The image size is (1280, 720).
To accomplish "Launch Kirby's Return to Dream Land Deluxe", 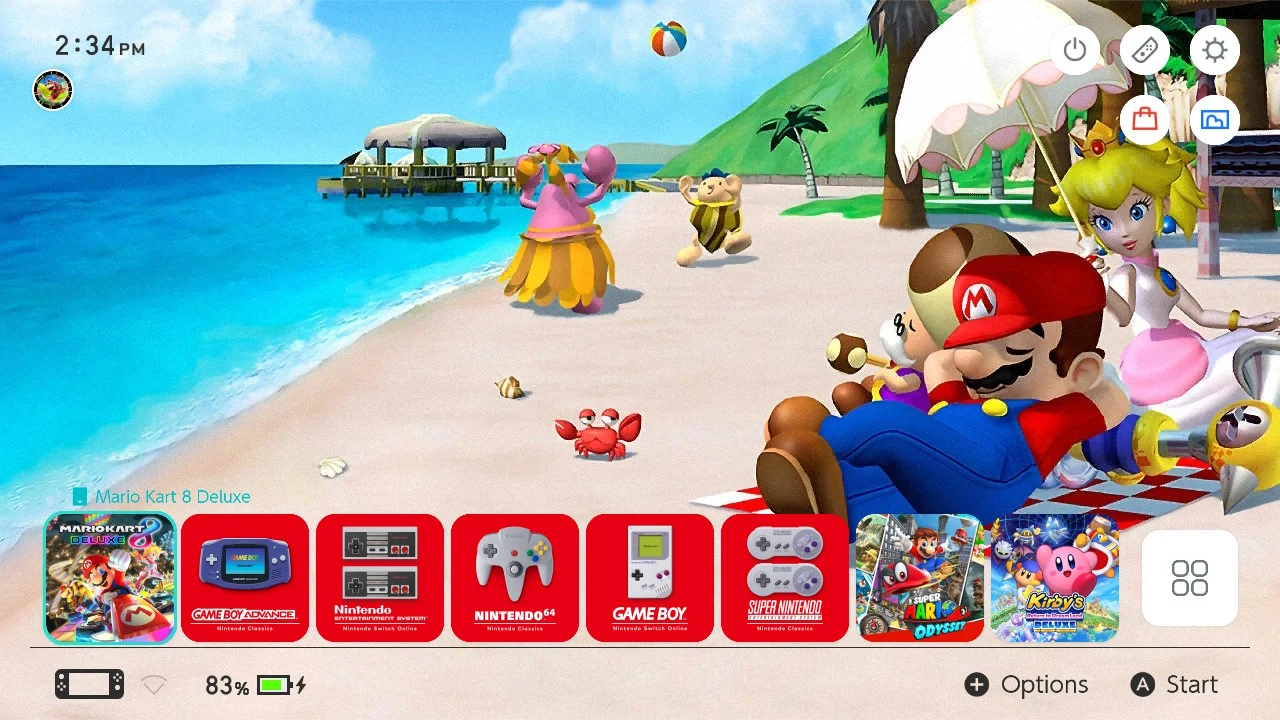I will pyautogui.click(x=1055, y=578).
